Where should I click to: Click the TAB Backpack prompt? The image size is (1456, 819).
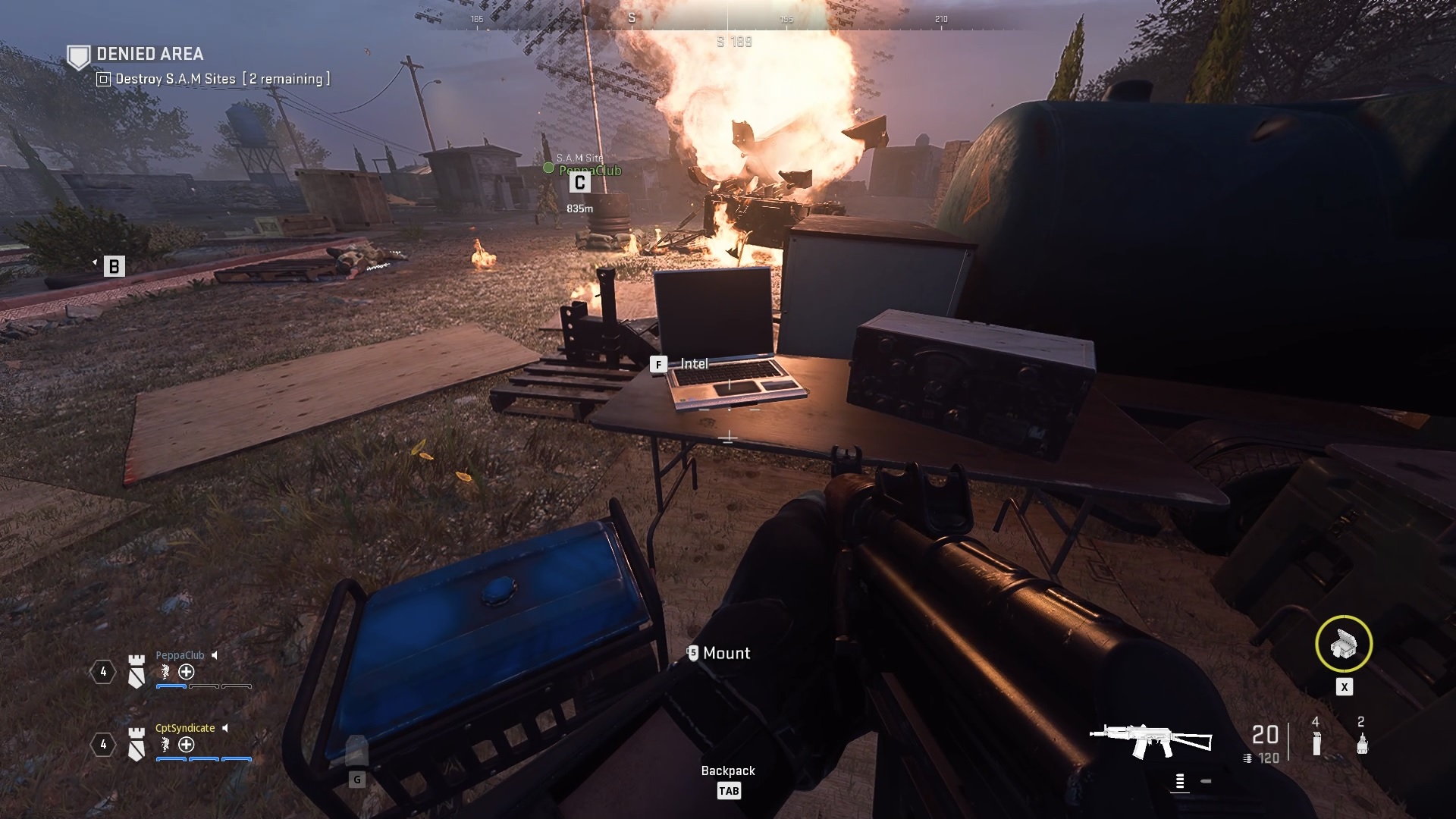click(x=729, y=791)
